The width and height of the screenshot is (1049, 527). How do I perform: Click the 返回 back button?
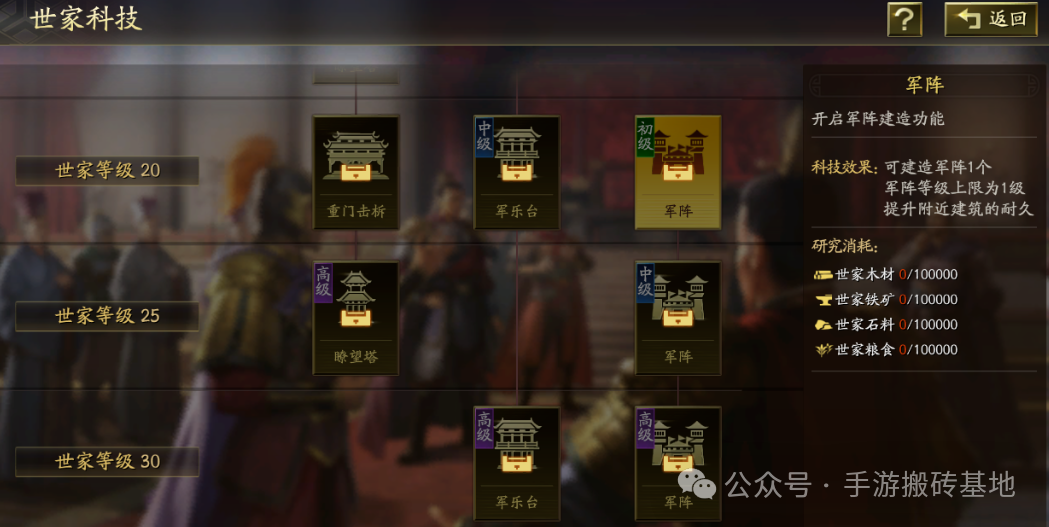pos(991,19)
